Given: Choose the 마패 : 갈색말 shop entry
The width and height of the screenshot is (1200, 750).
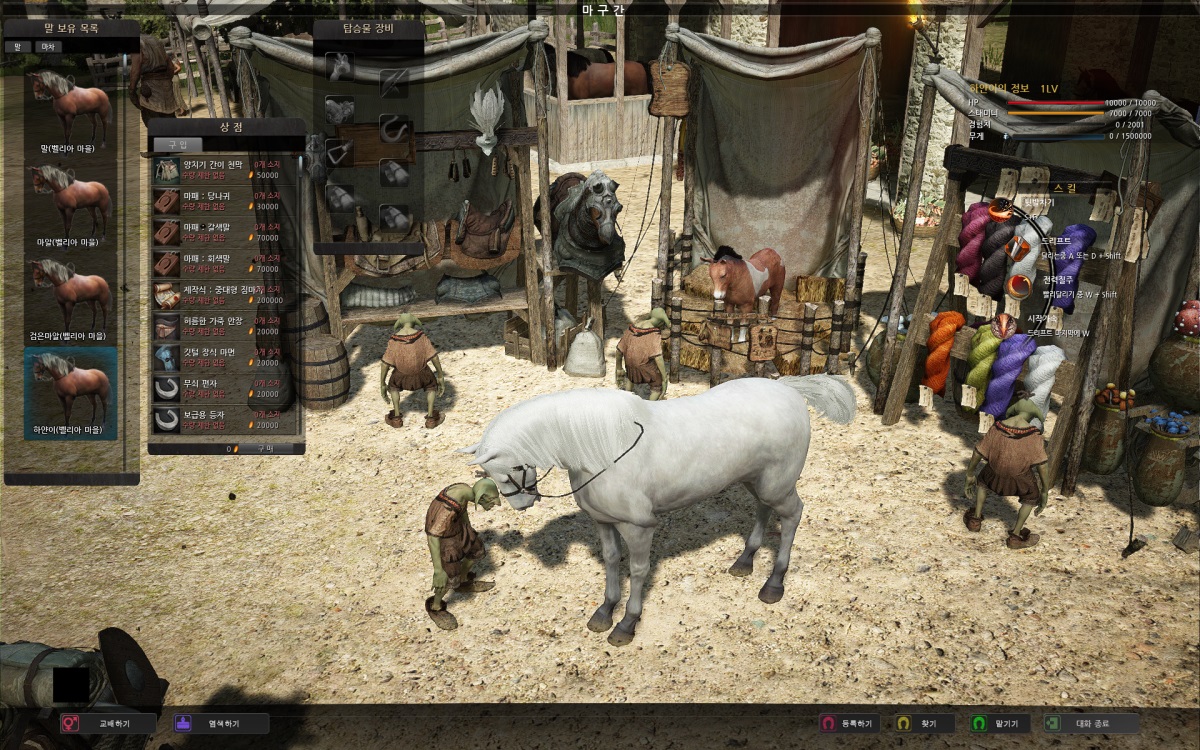Looking at the screenshot, I should coord(224,232).
